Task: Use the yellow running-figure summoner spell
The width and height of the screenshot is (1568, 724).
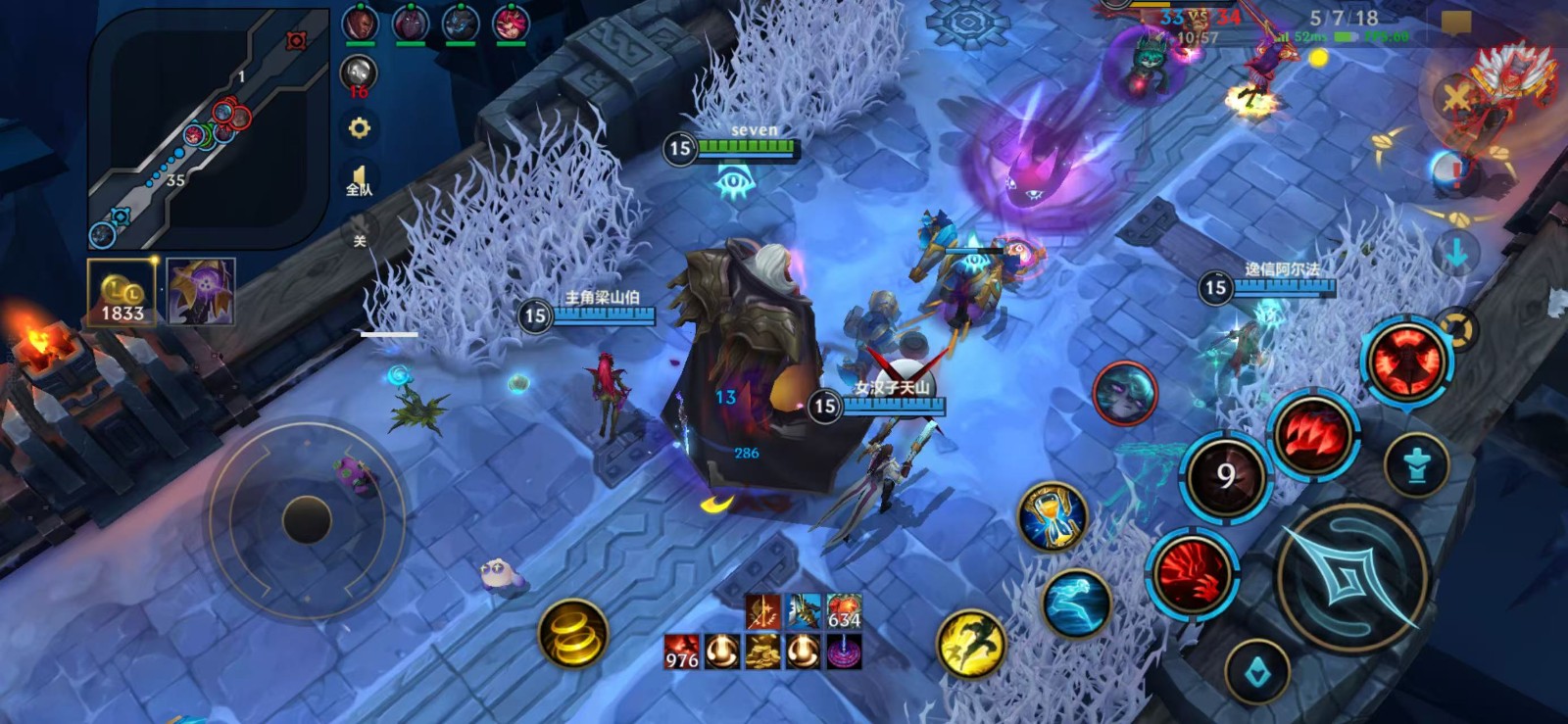Action: click(971, 644)
